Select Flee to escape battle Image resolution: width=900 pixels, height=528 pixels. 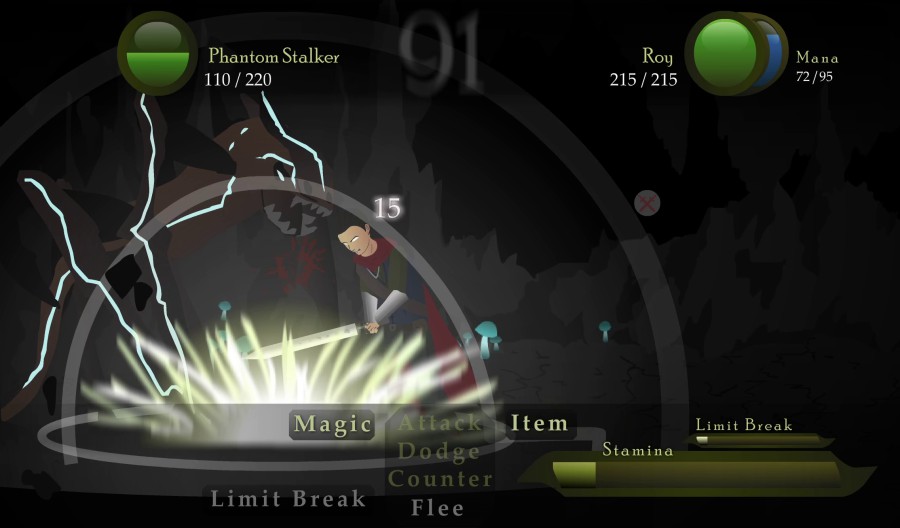[438, 507]
